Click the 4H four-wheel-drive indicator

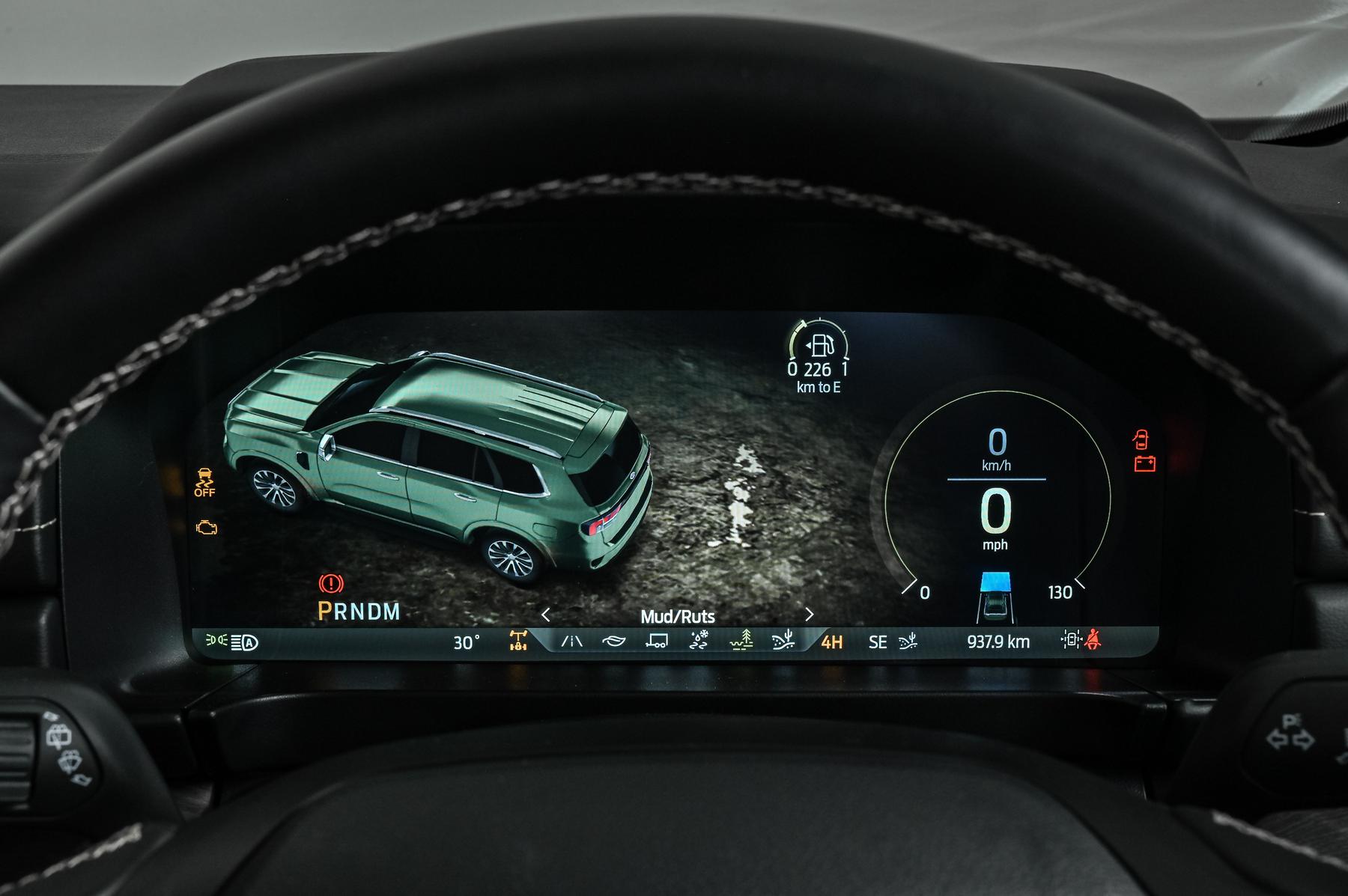(831, 642)
